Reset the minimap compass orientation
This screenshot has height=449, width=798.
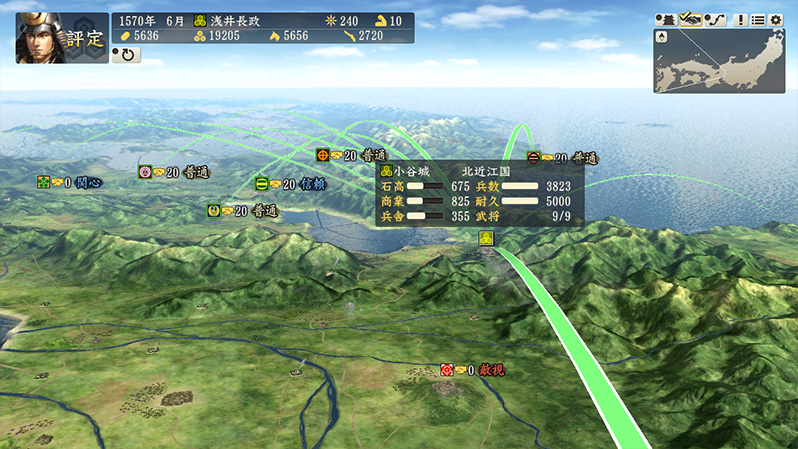(x=663, y=37)
